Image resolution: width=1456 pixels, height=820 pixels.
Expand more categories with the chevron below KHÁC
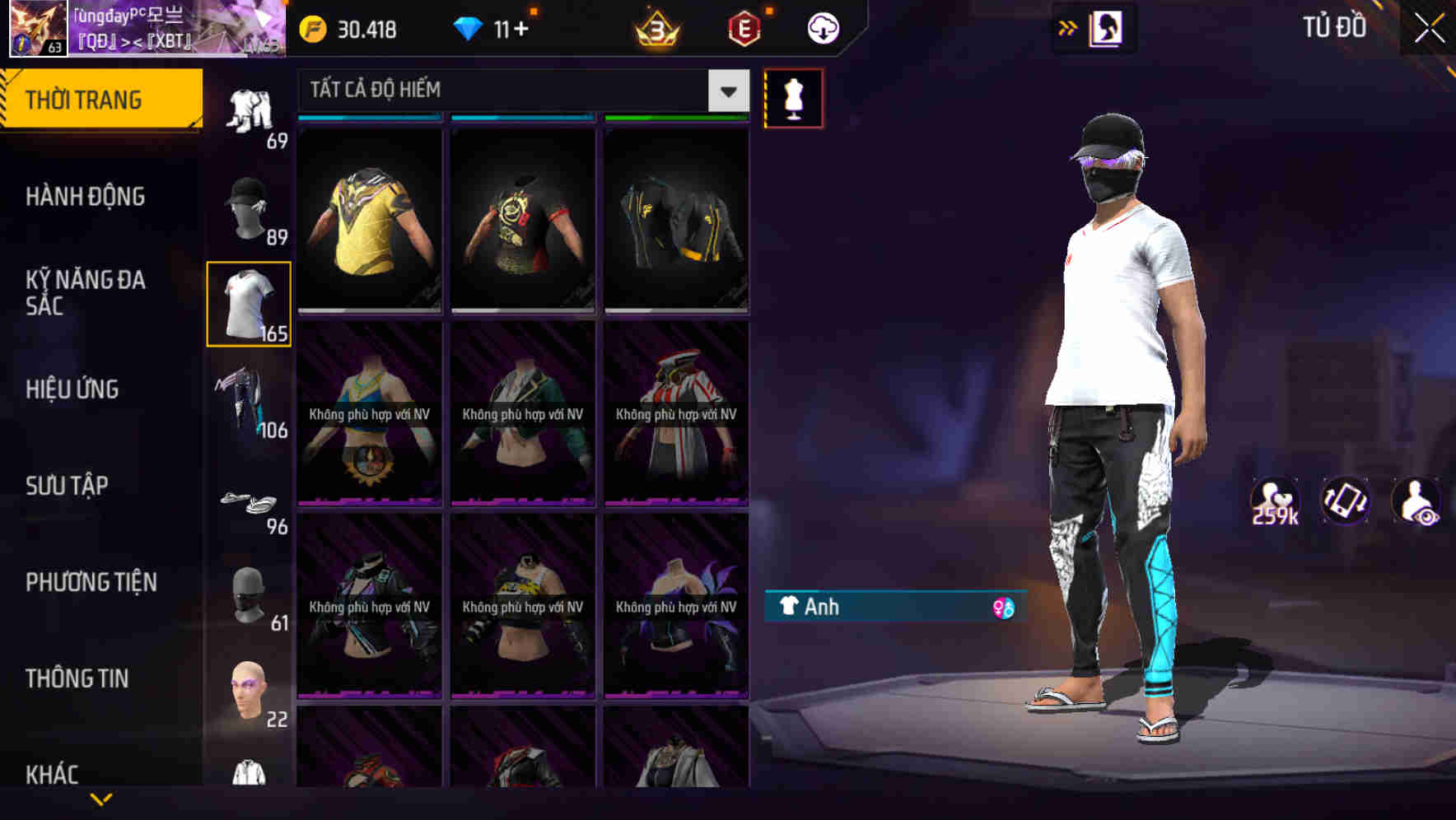(x=101, y=799)
